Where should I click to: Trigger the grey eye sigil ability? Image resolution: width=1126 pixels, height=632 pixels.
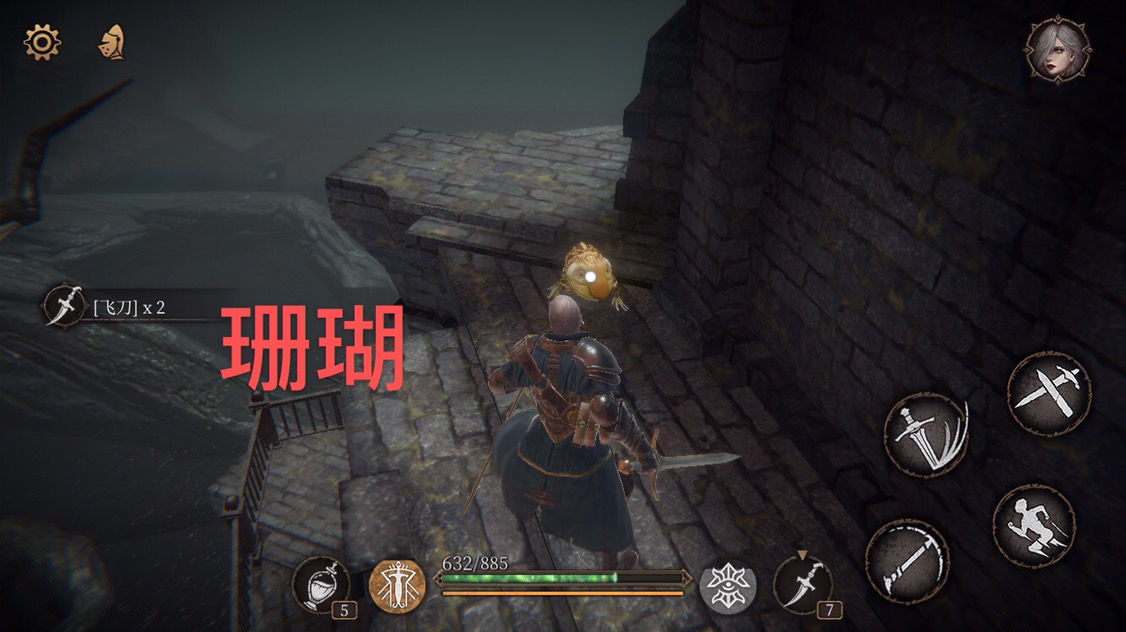click(x=726, y=584)
